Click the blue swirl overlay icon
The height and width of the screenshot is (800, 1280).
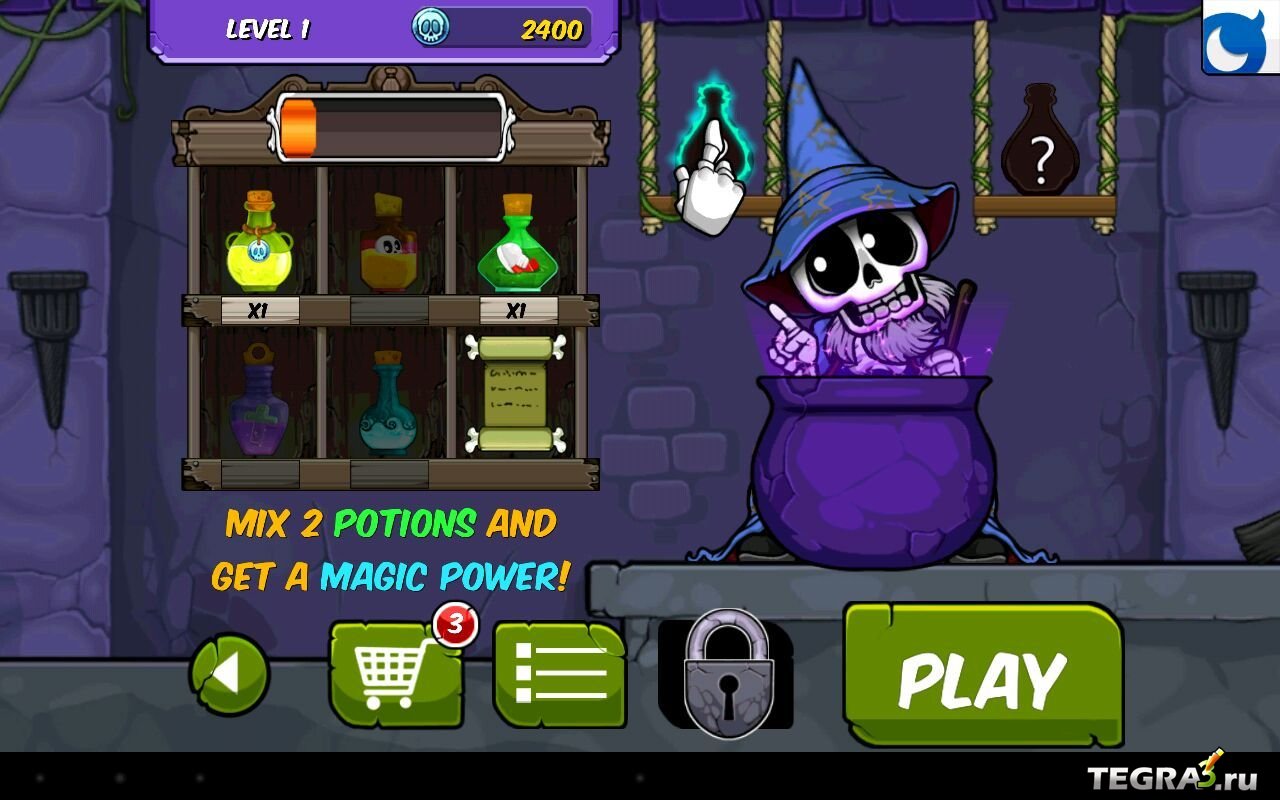[1240, 37]
